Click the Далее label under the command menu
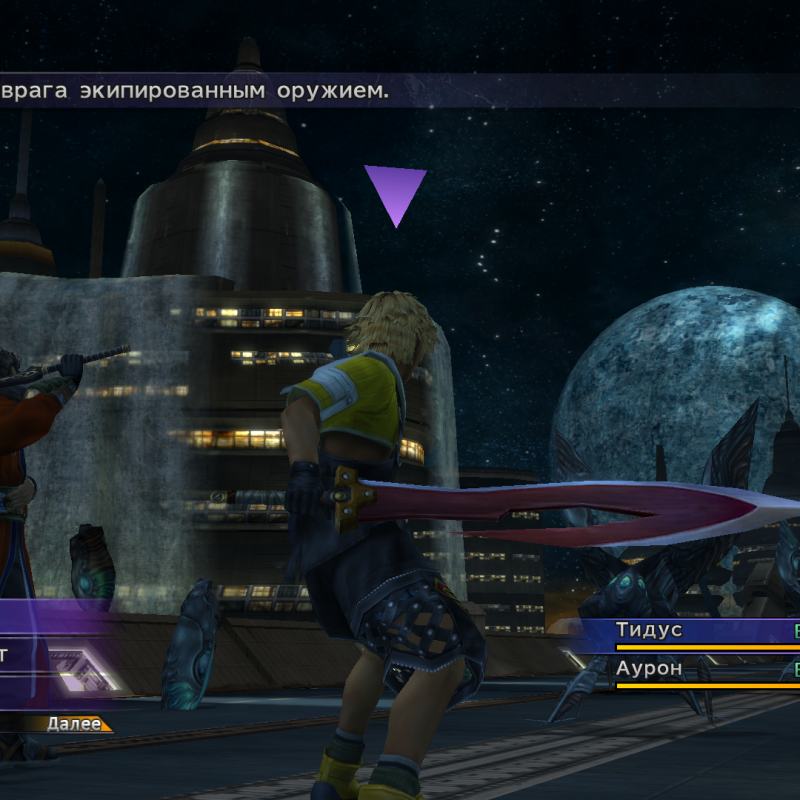Screen dimensions: 800x800 click(x=74, y=723)
